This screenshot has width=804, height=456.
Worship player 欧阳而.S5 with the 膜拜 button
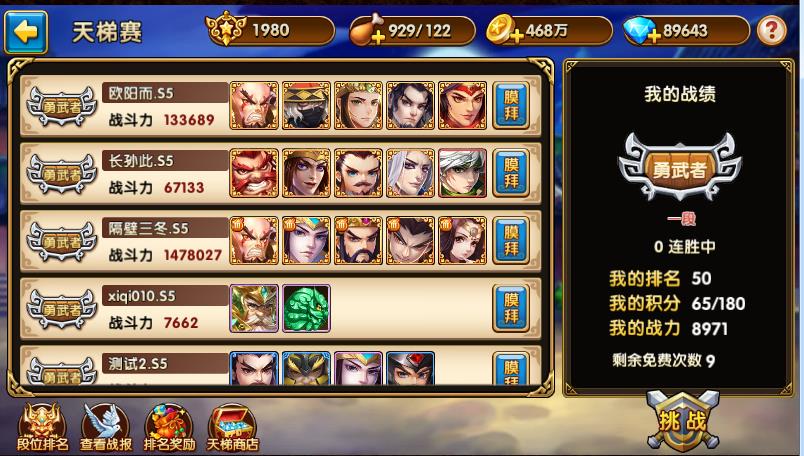(511, 106)
